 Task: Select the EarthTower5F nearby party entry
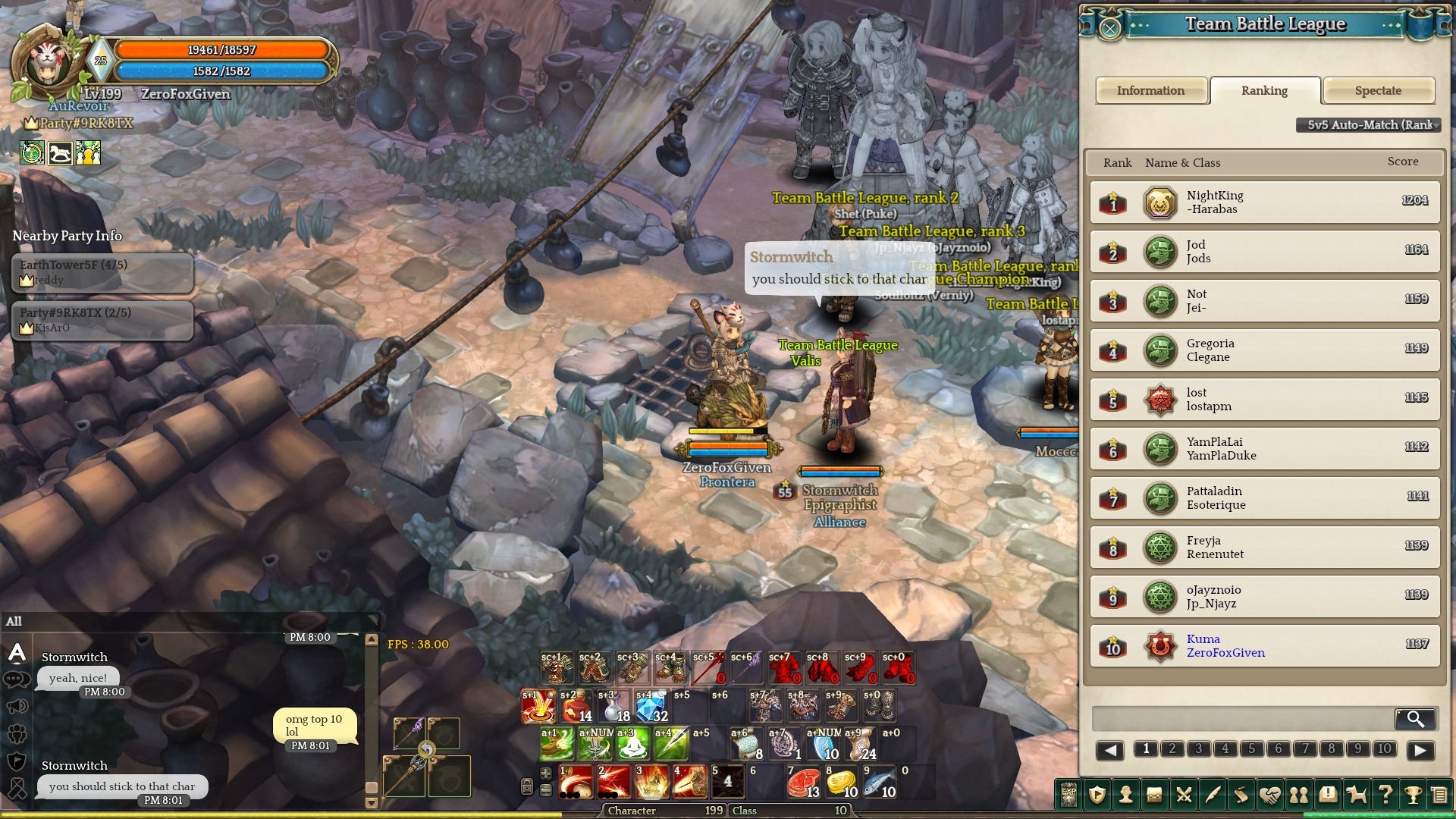click(102, 272)
